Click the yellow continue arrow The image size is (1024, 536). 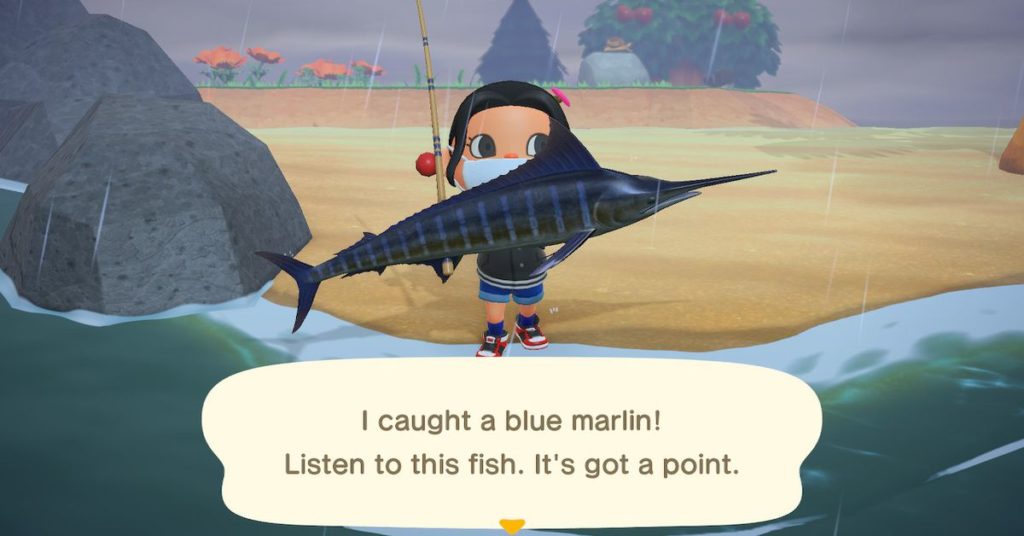coord(512,526)
